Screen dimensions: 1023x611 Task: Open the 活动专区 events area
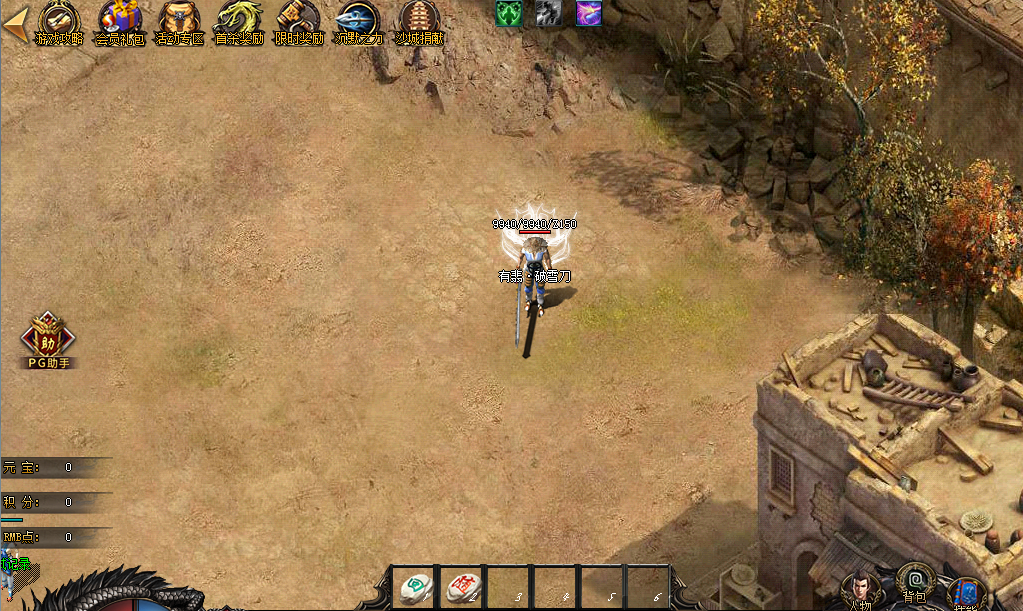pyautogui.click(x=180, y=22)
